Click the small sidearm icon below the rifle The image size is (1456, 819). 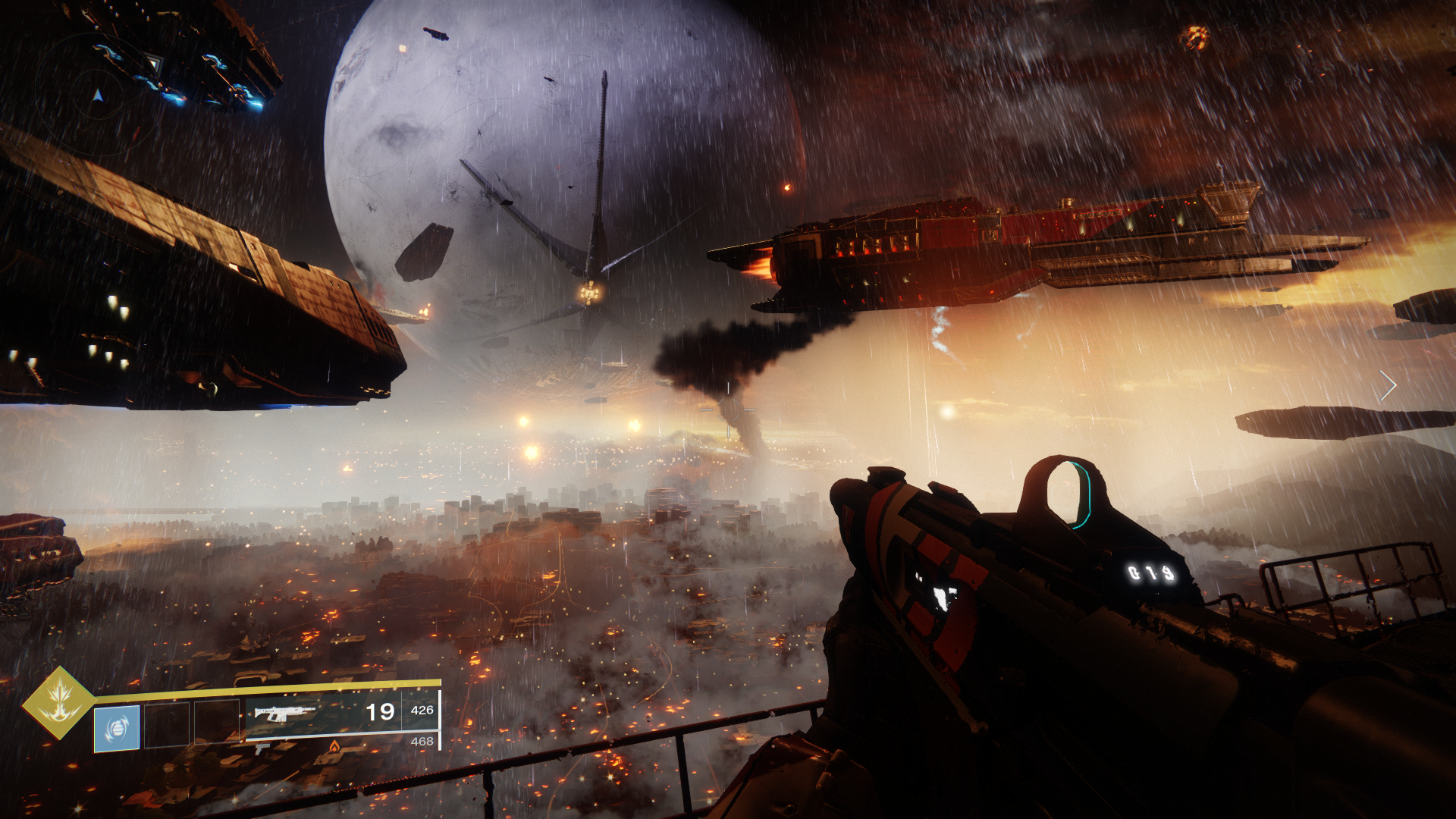(262, 749)
